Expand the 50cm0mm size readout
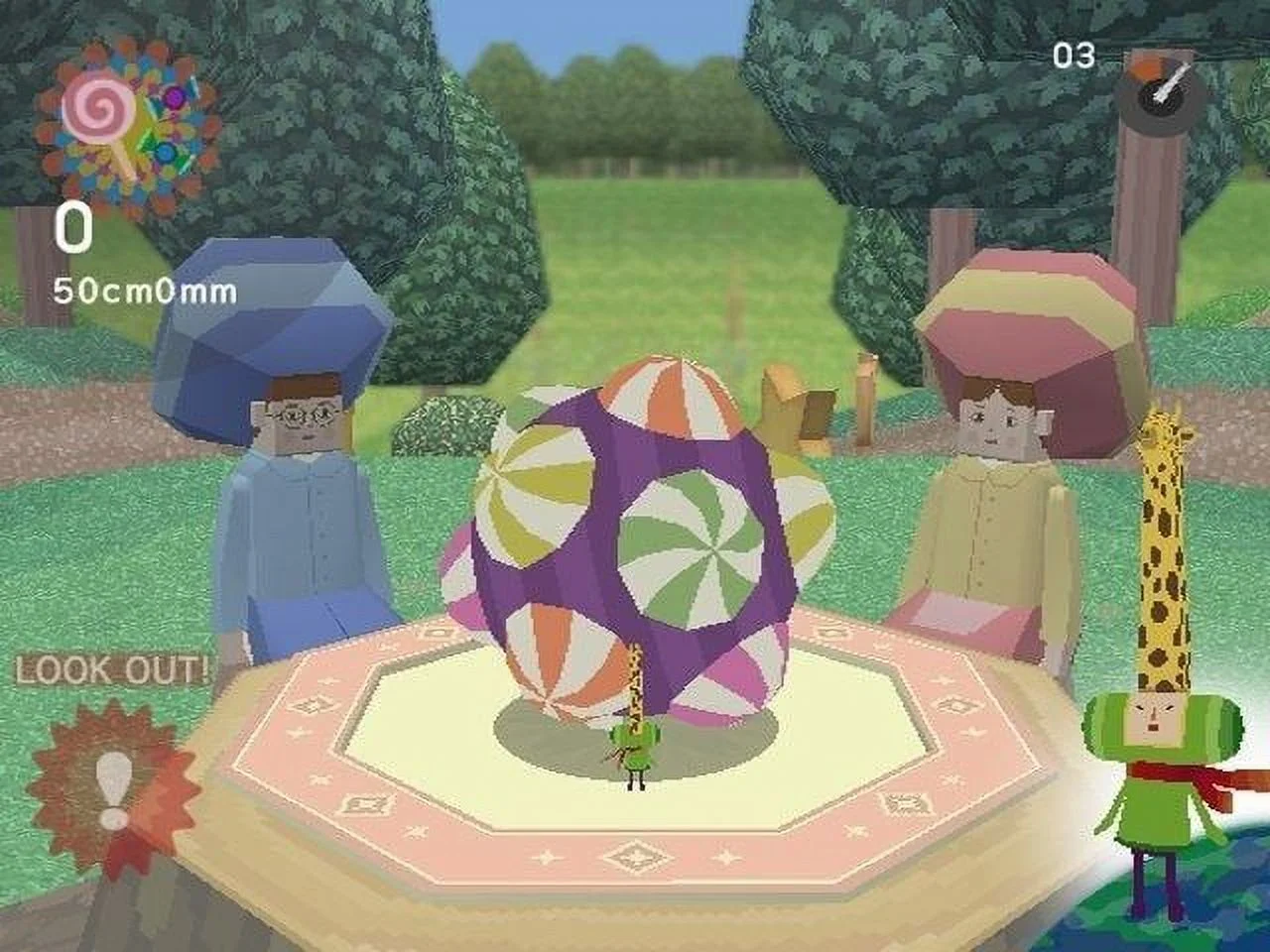Image resolution: width=1270 pixels, height=952 pixels. 144,288
